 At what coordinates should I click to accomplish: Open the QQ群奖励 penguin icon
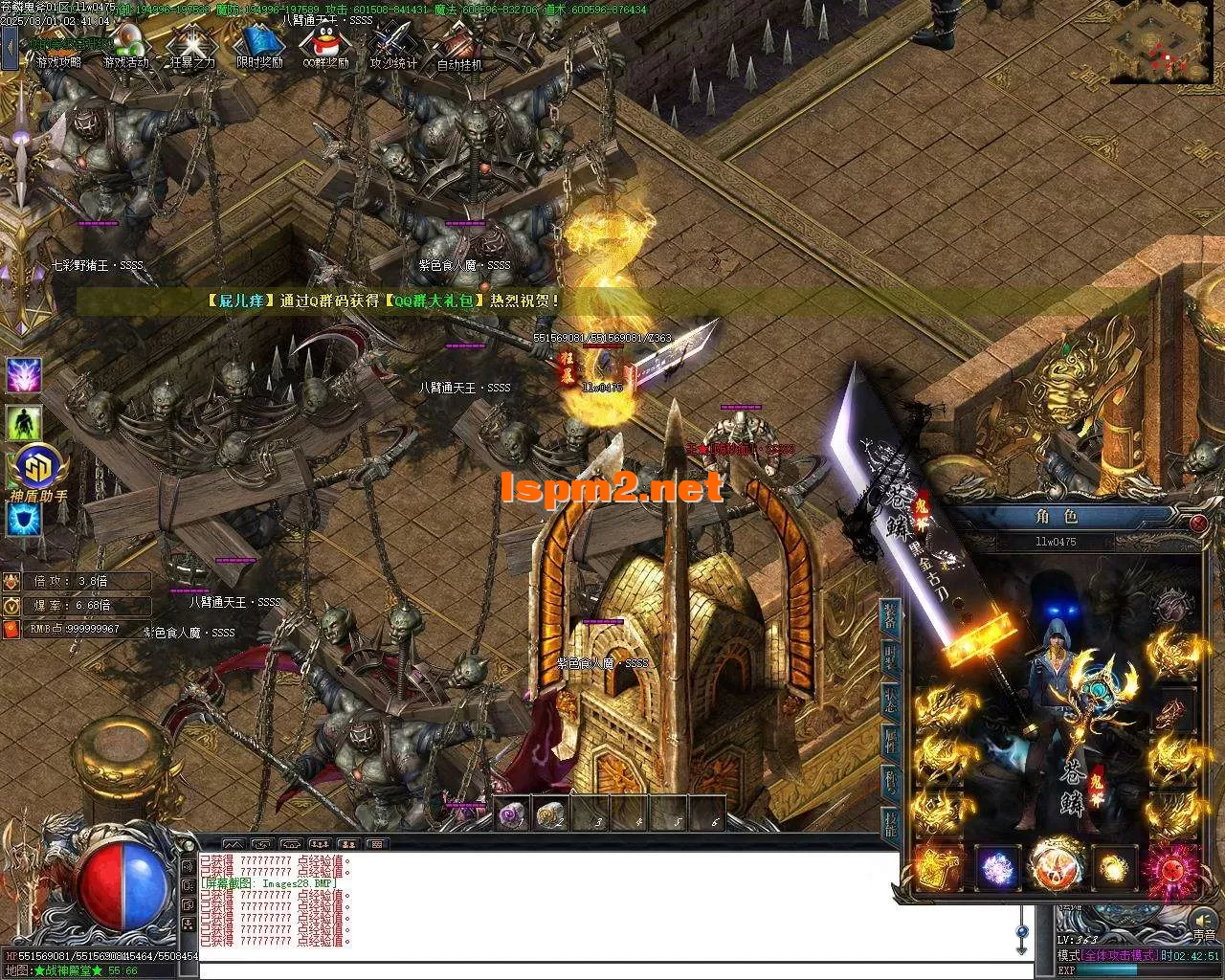[324, 46]
